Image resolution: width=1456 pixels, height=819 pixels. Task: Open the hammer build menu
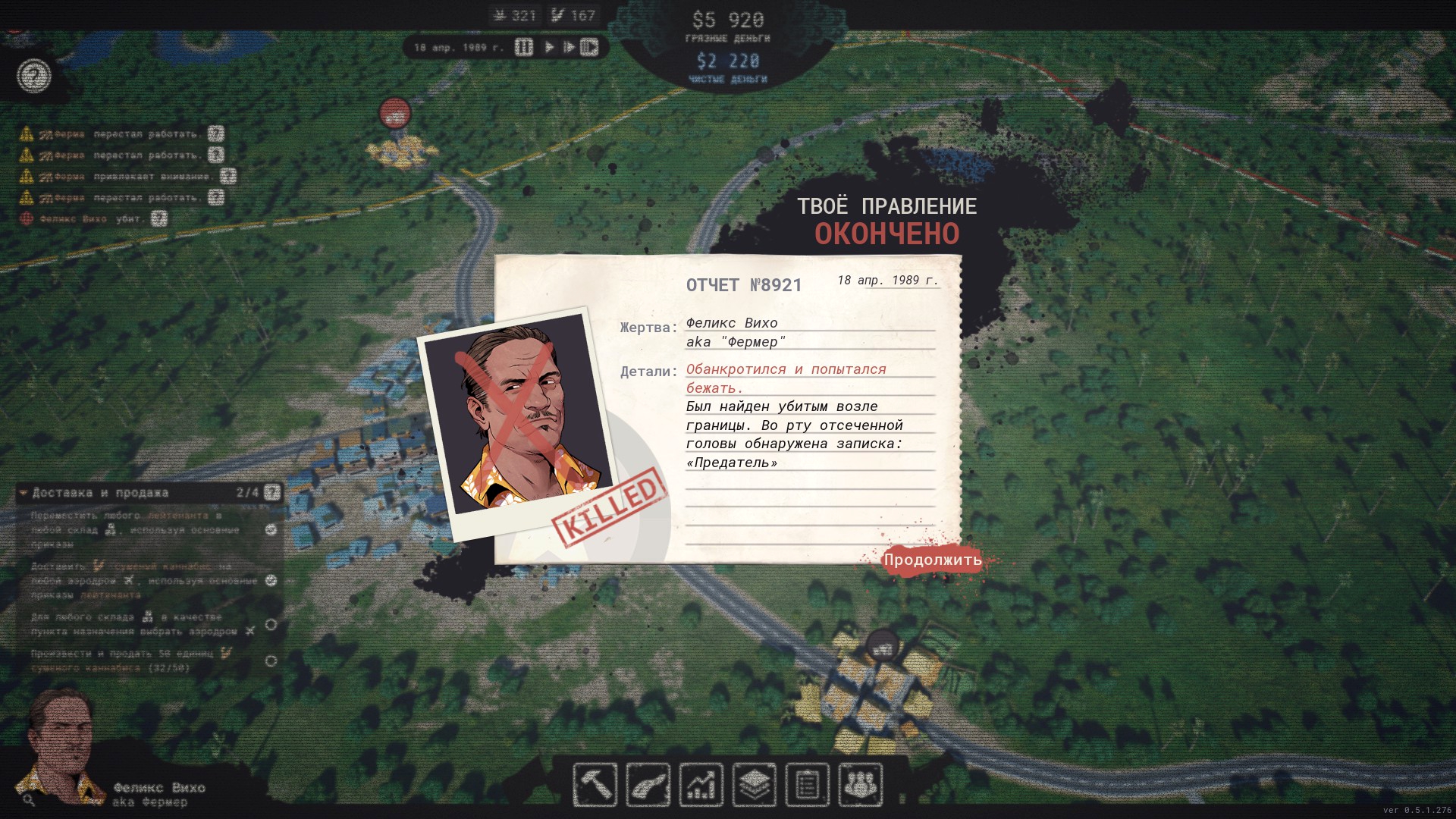point(595,784)
